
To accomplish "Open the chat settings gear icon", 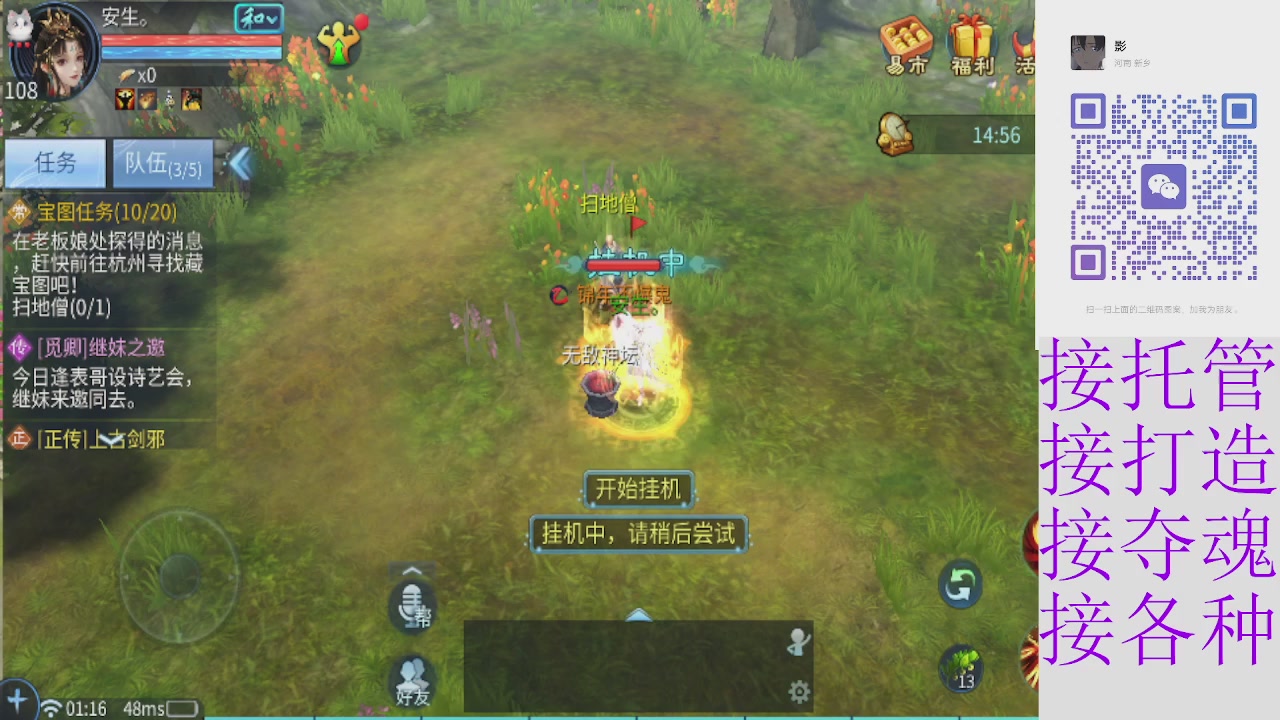I will 797,690.
